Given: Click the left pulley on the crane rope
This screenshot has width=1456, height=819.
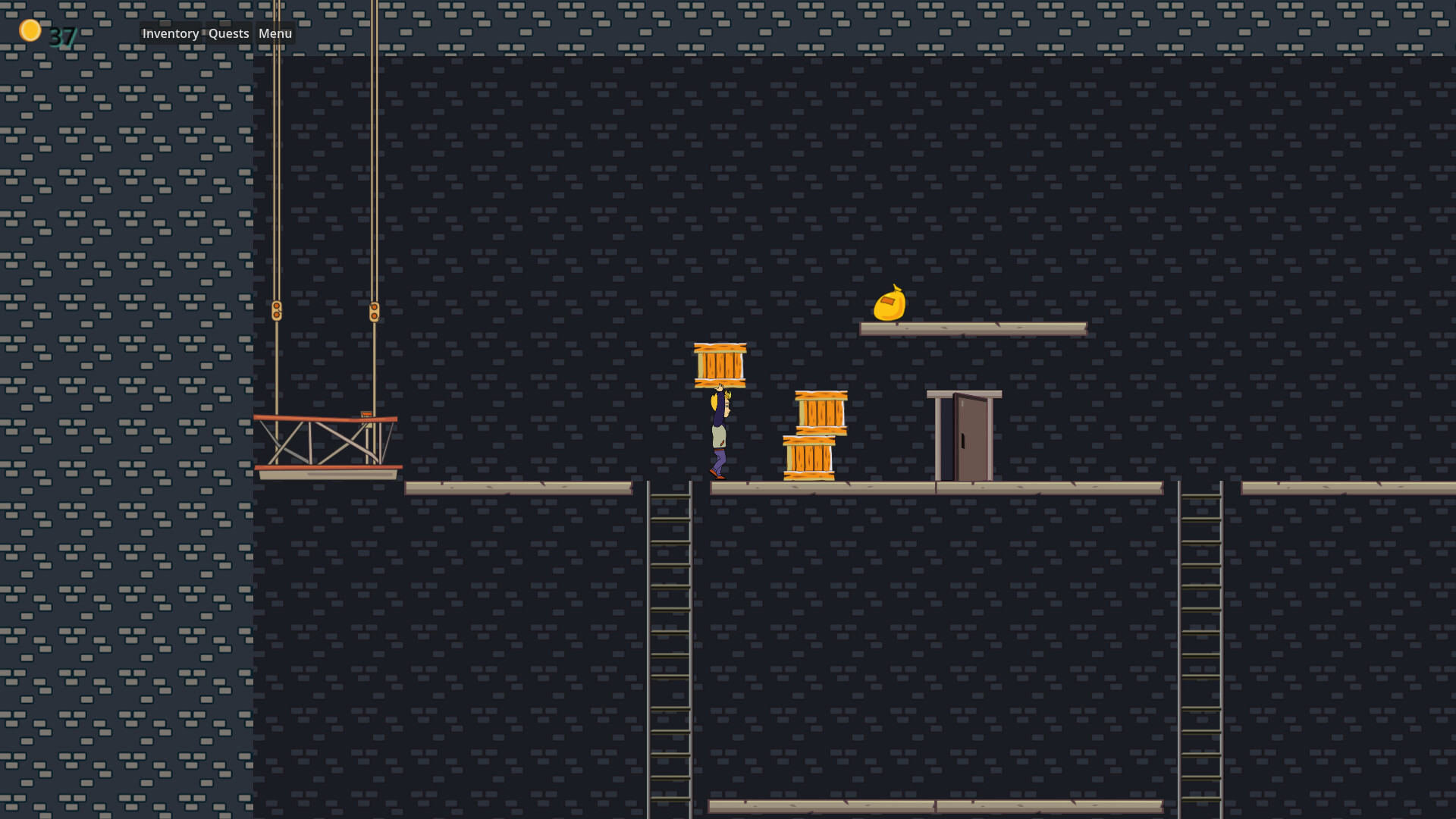Looking at the screenshot, I should [278, 309].
